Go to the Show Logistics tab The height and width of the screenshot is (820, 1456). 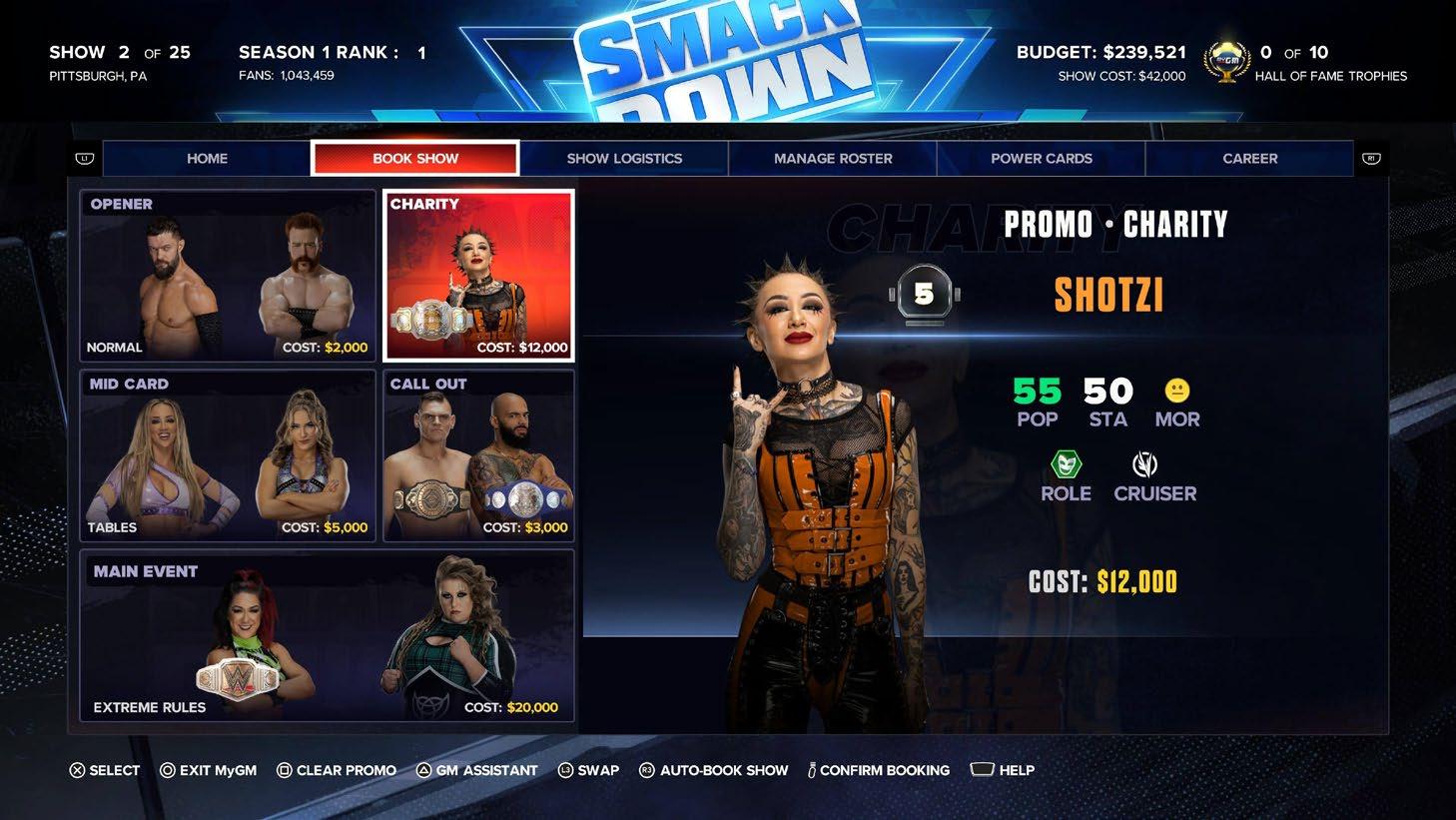624,158
